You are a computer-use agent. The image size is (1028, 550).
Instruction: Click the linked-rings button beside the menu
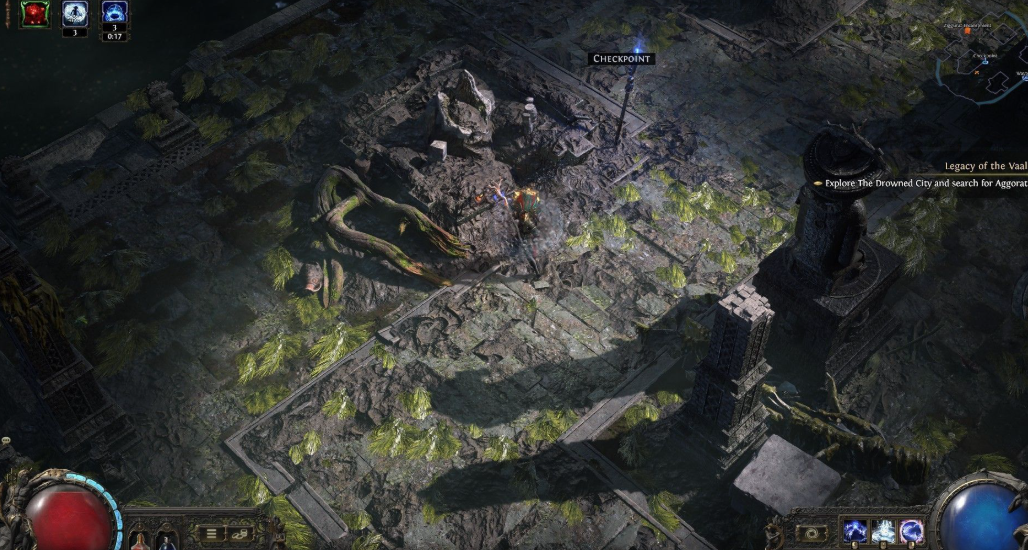239,533
